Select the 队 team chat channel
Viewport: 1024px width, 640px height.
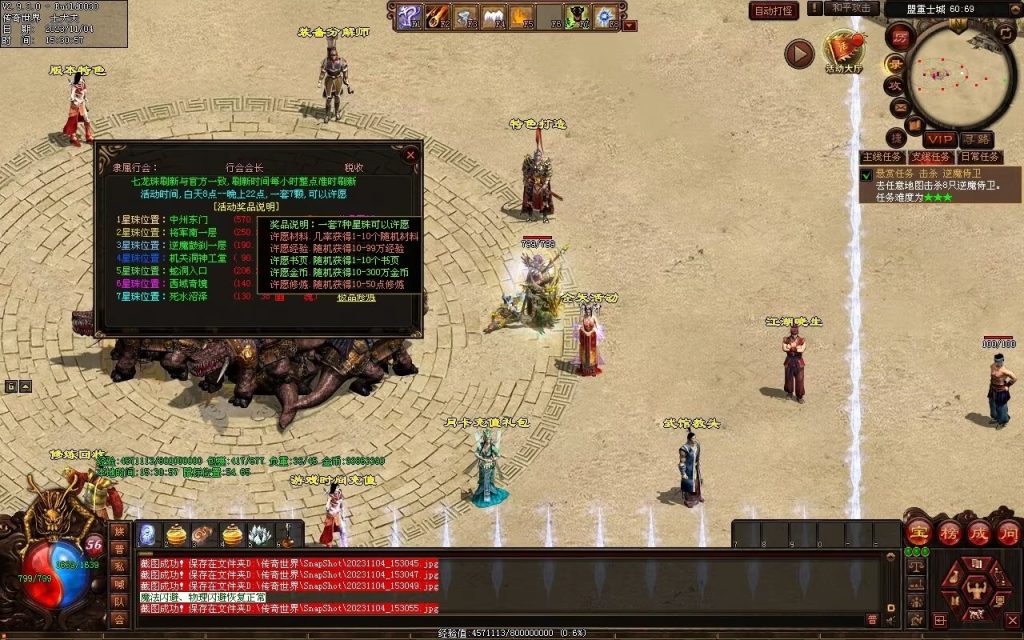pyautogui.click(x=119, y=602)
